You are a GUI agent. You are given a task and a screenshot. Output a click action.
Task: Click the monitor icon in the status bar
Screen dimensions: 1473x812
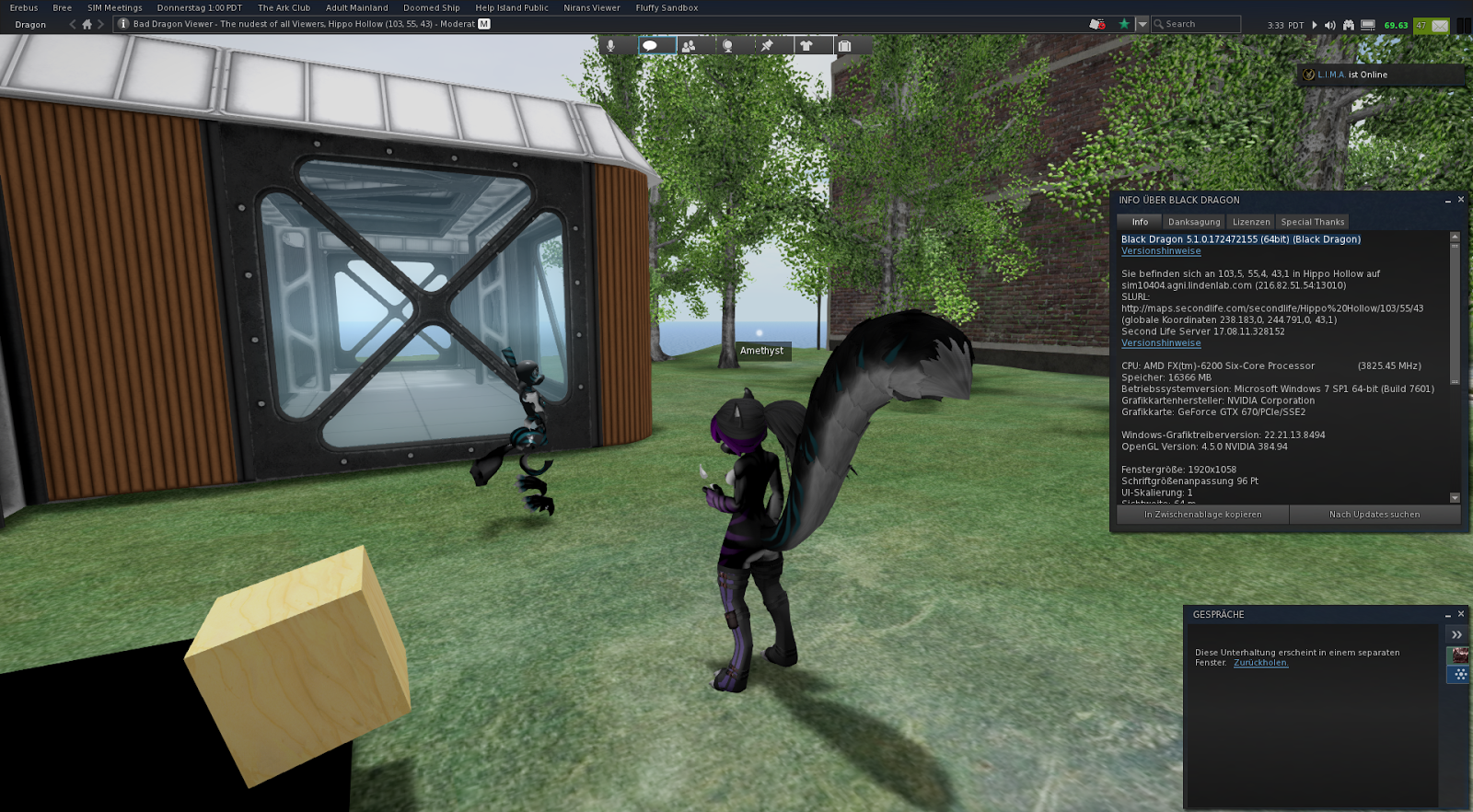[x=1368, y=25]
